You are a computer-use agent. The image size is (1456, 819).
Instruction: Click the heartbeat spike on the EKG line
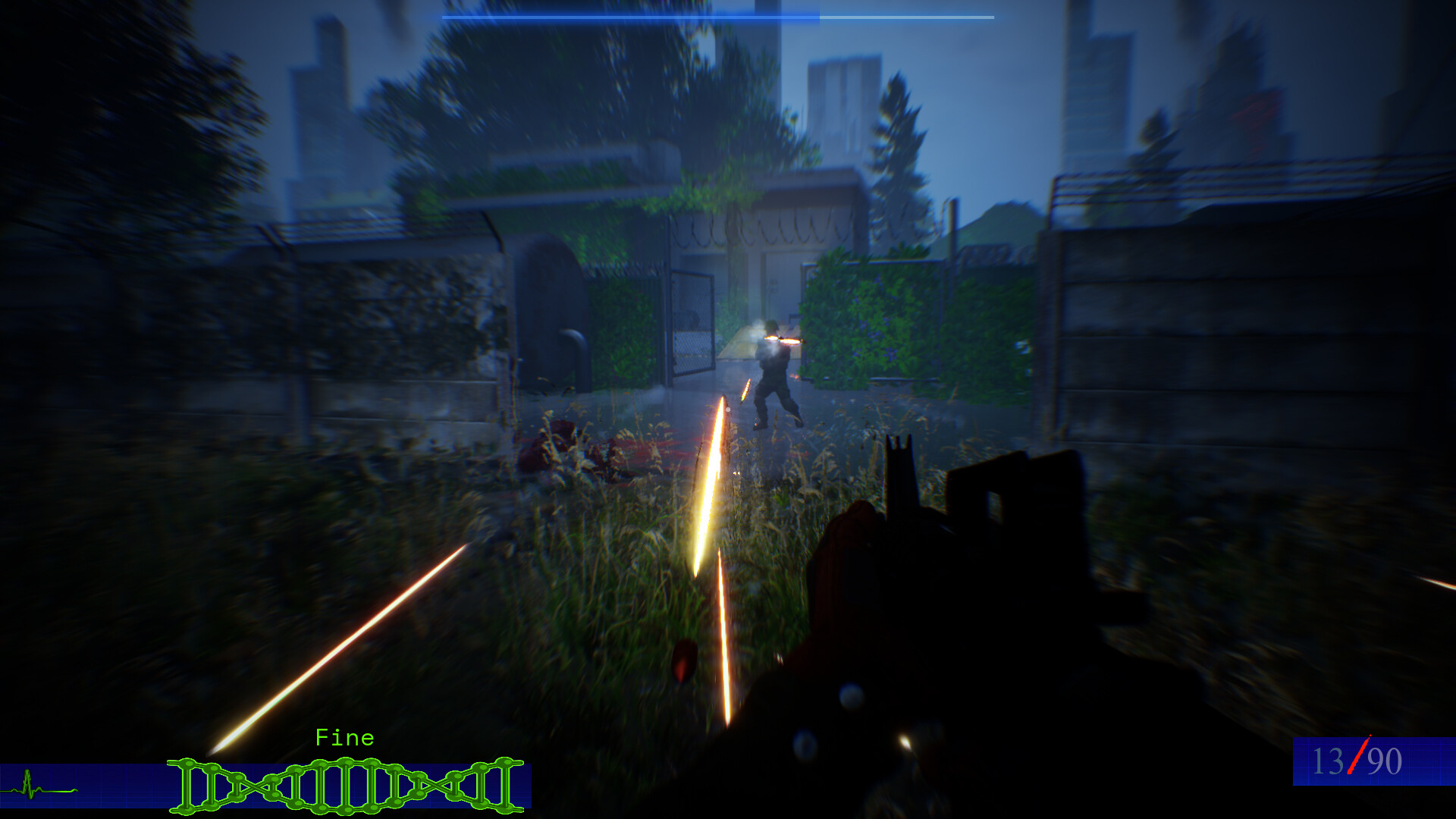pyautogui.click(x=29, y=773)
